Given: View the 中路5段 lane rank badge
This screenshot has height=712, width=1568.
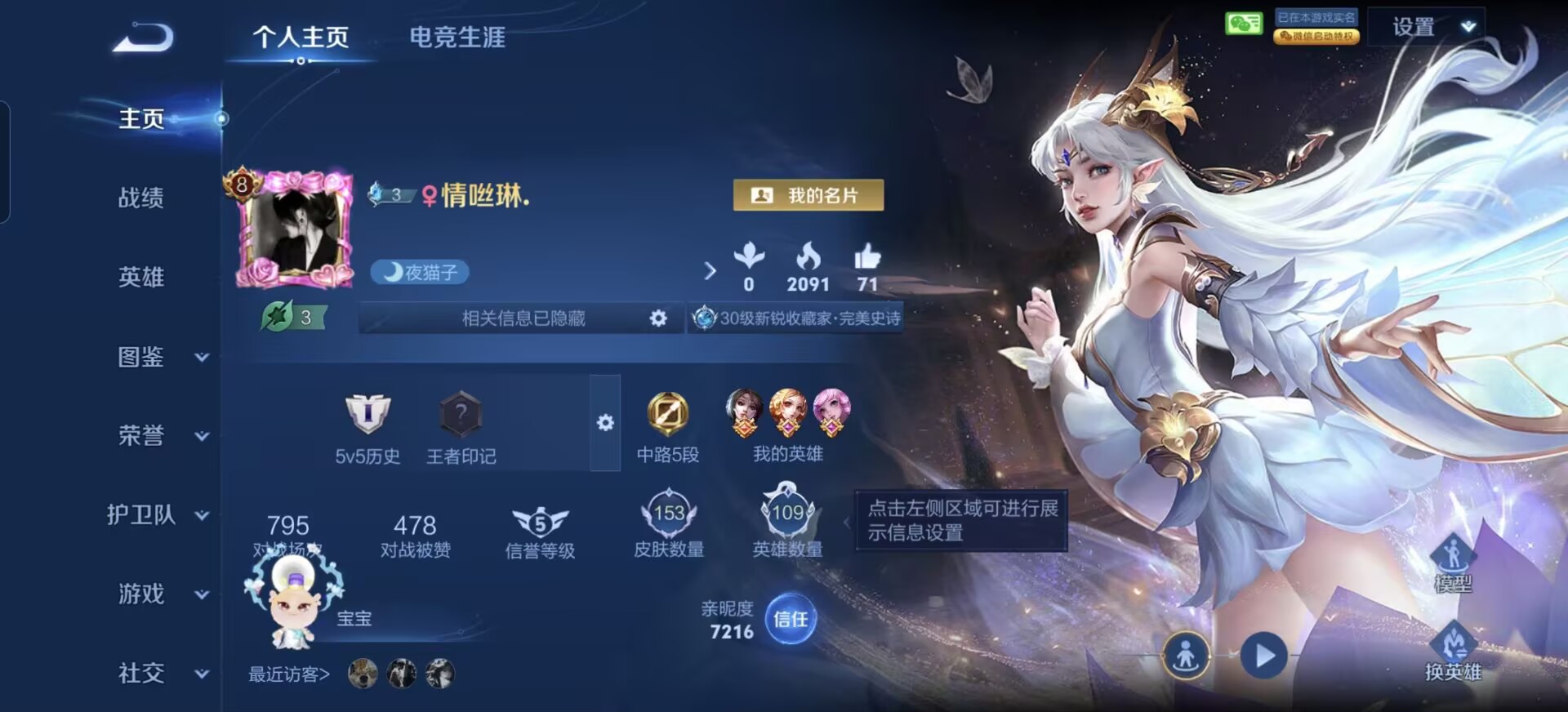Looking at the screenshot, I should tap(667, 414).
